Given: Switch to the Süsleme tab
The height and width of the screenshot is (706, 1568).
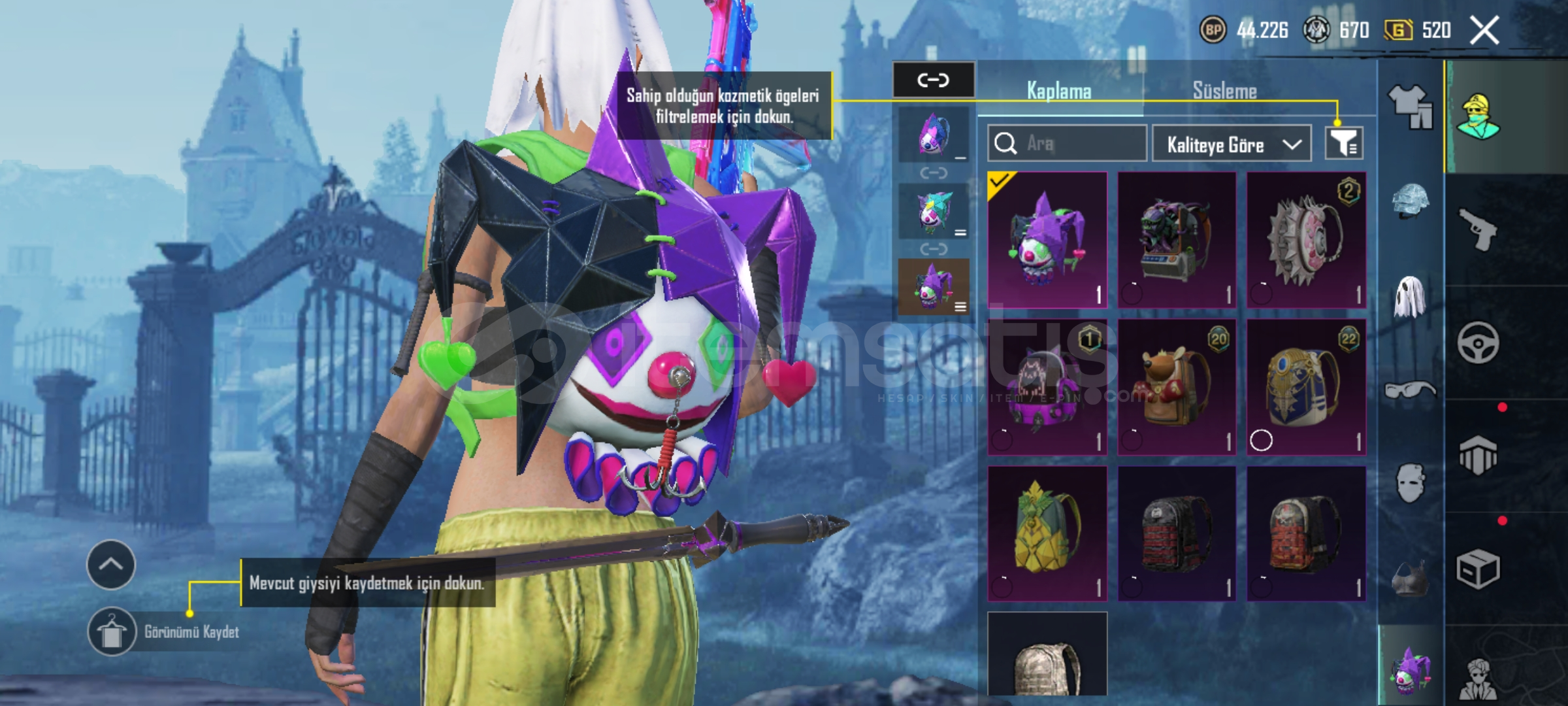Looking at the screenshot, I should 1224,91.
